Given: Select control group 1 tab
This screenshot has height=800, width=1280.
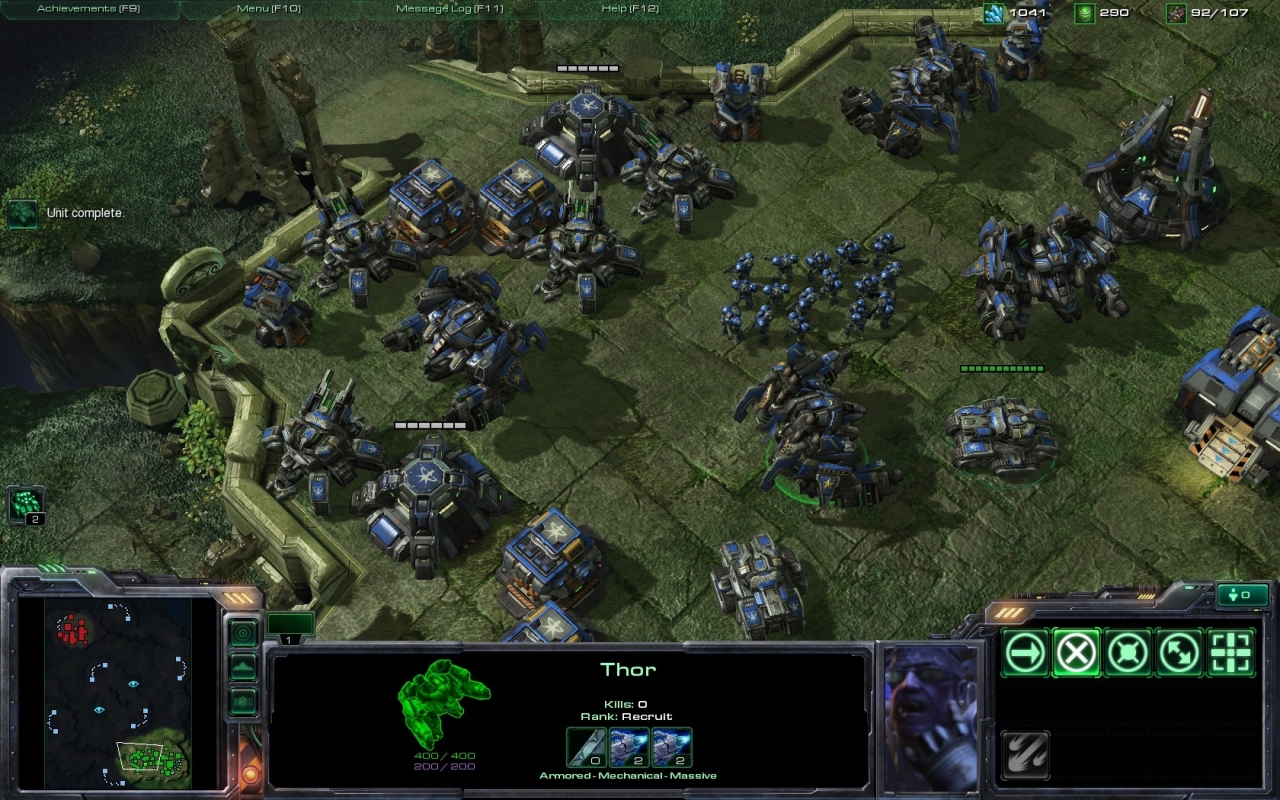Looking at the screenshot, I should [x=290, y=627].
